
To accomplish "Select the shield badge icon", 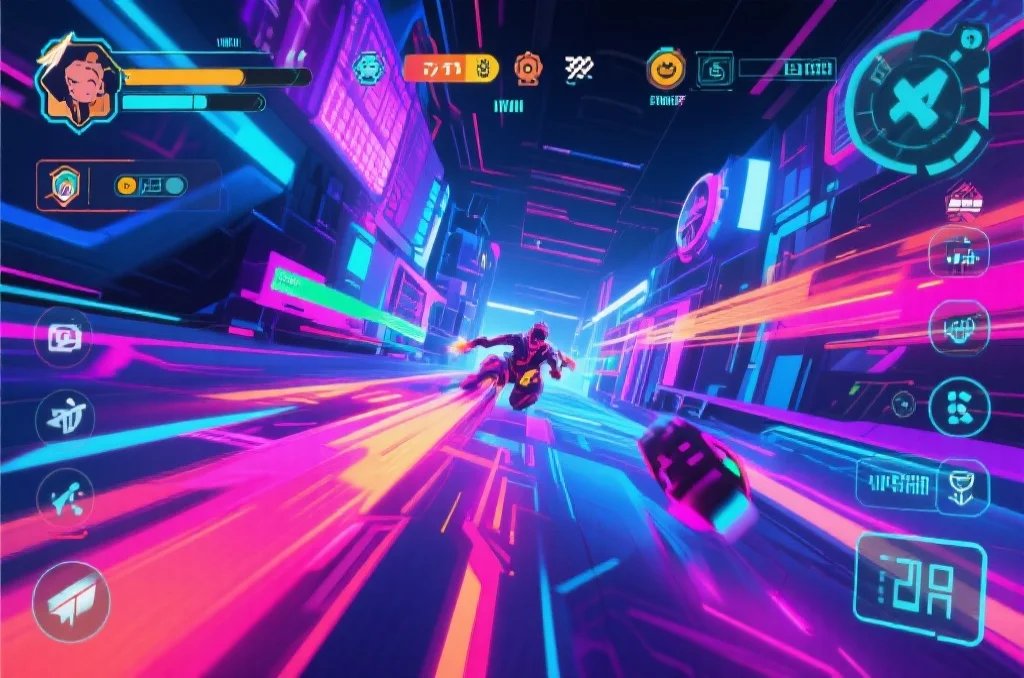I will click(63, 185).
